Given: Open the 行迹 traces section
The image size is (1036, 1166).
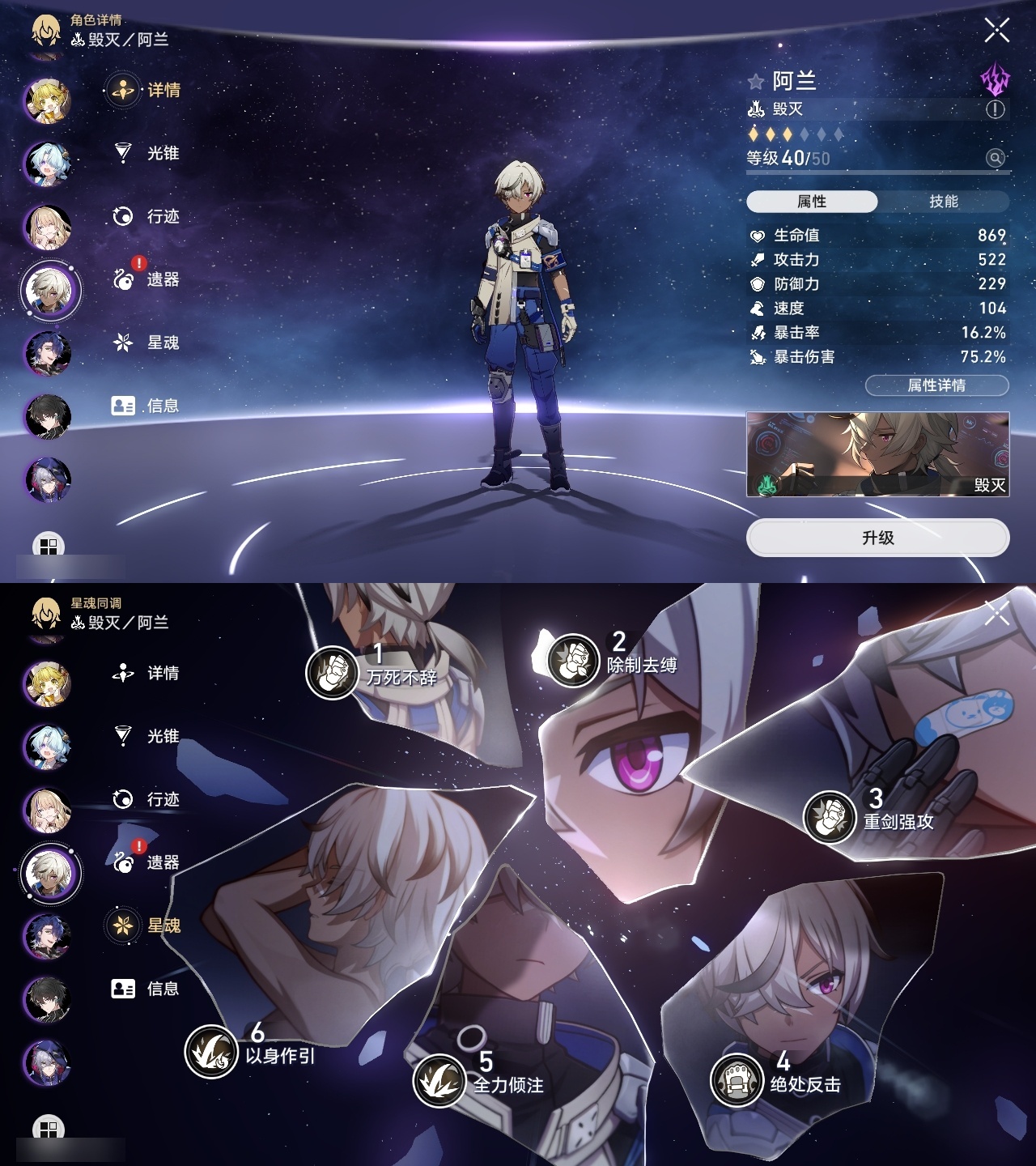Looking at the screenshot, I should [x=121, y=216].
